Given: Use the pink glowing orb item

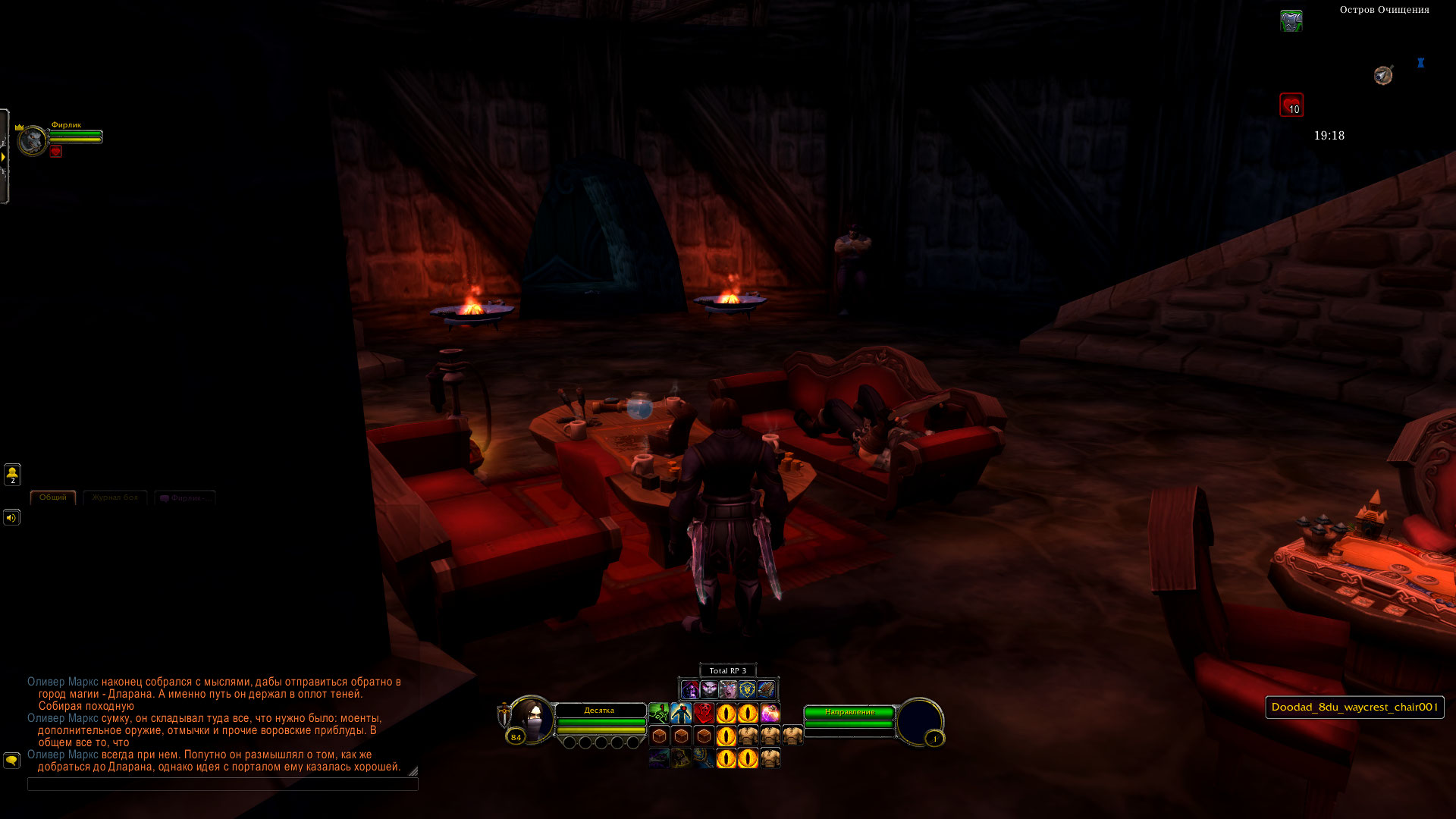Looking at the screenshot, I should pos(770,714).
